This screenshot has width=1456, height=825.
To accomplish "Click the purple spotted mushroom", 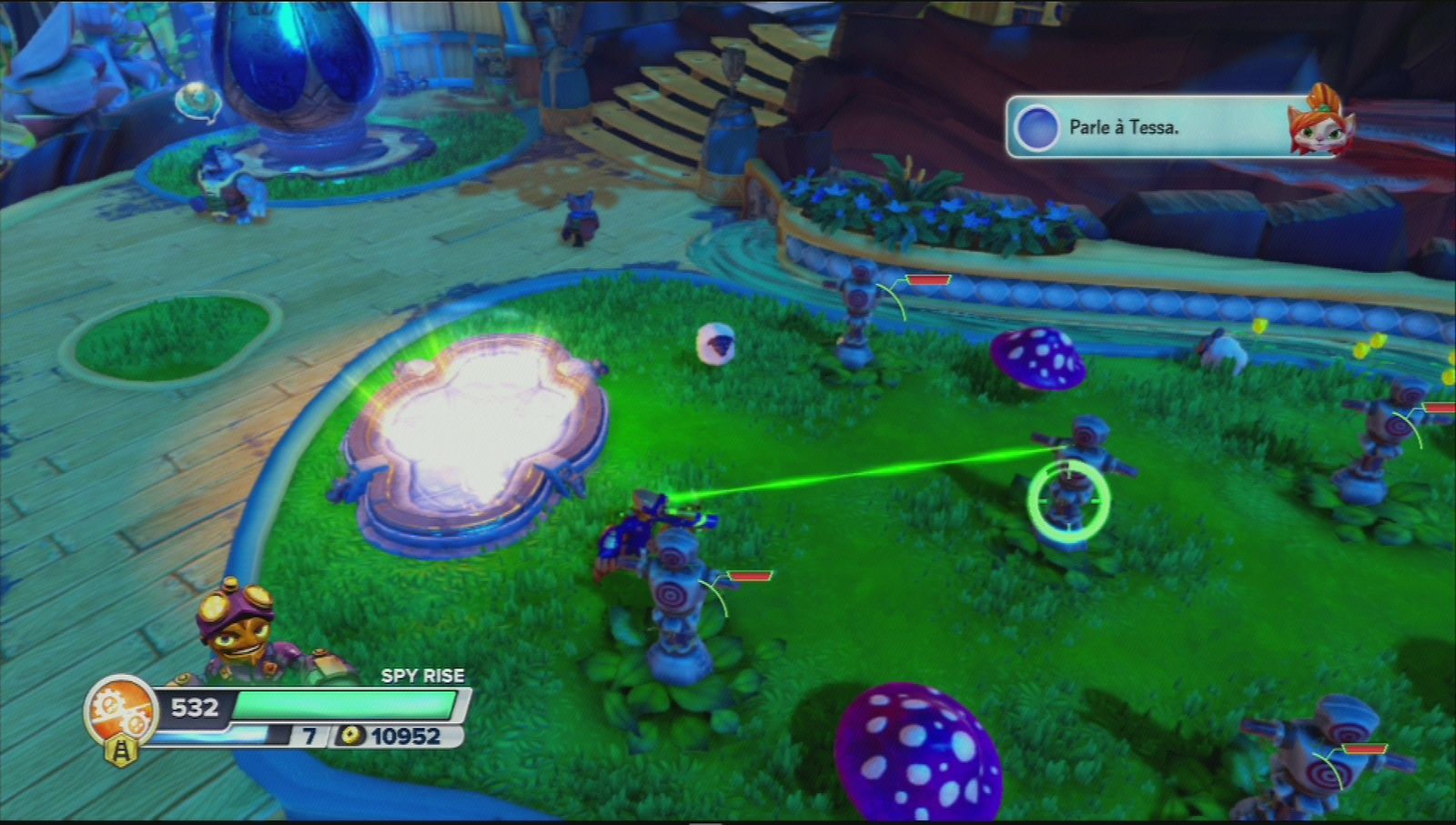I will point(919,755).
